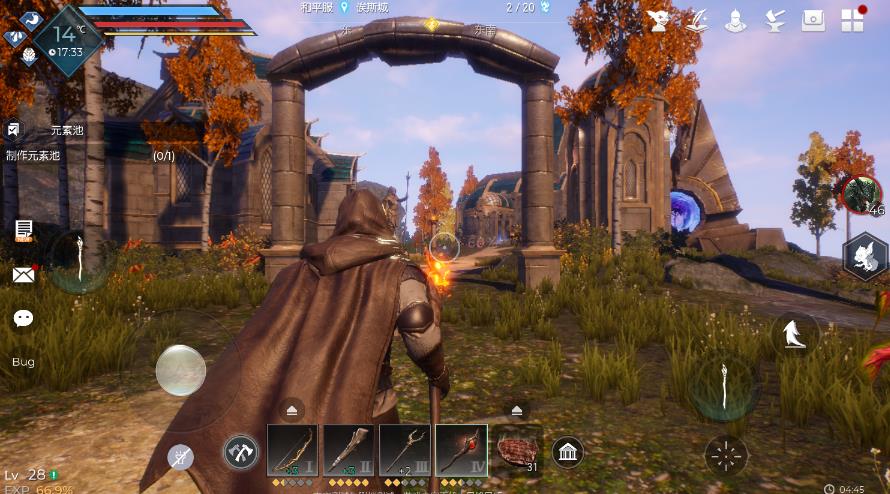Use the raw meat food item
This screenshot has height=494, width=890.
[518, 452]
